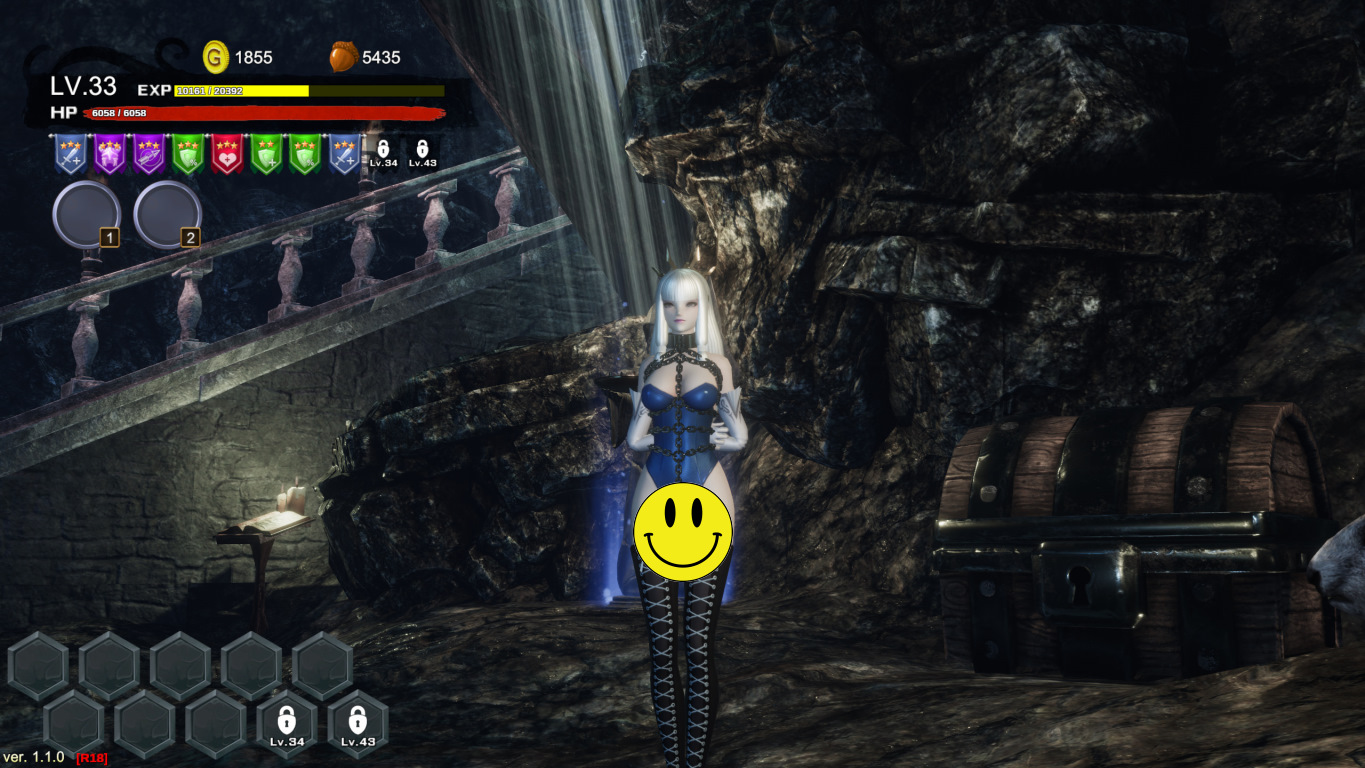Click the locked Lv.34 hexagon skill slot

[287, 724]
